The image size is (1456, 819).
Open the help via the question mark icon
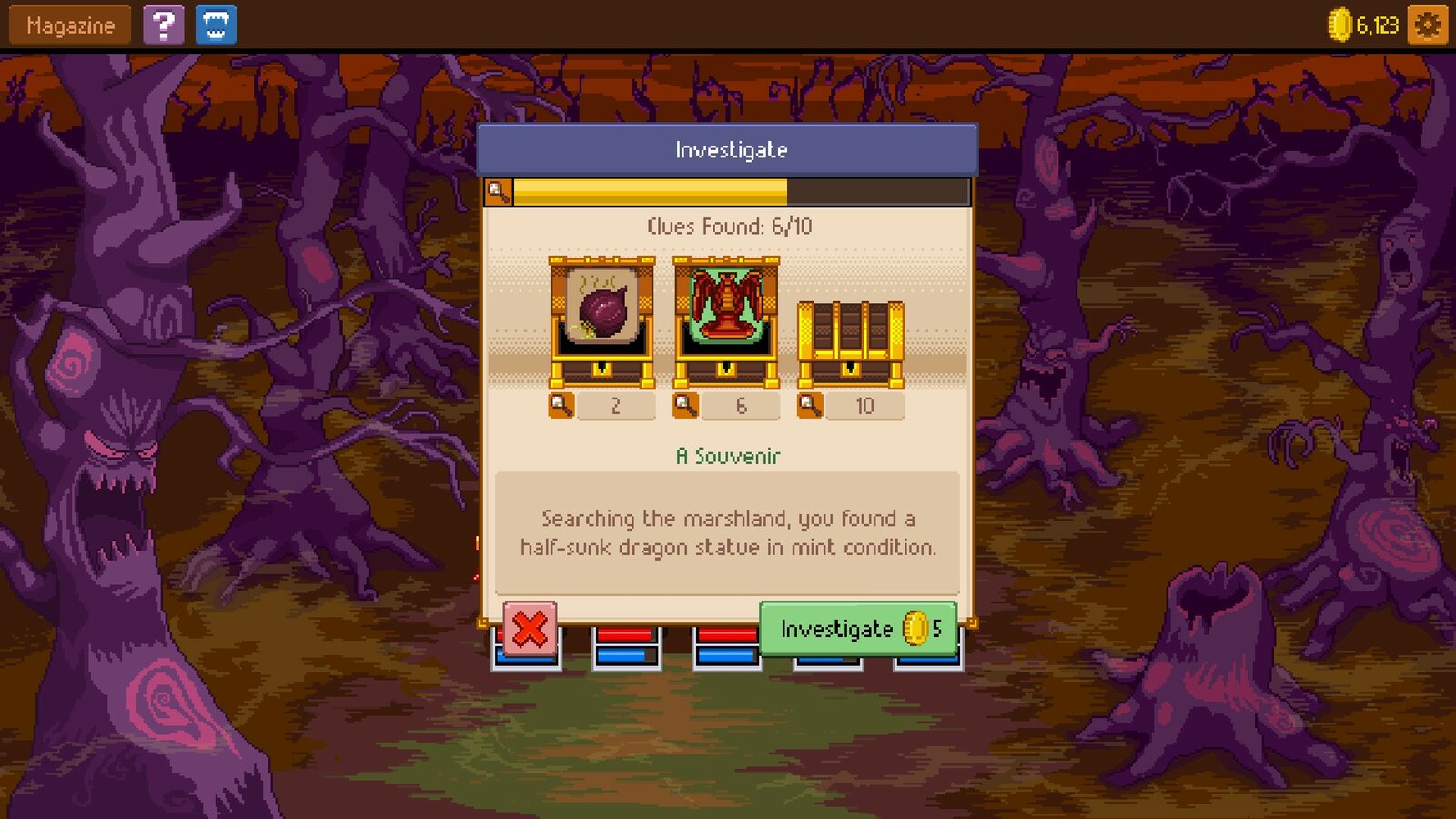(162, 25)
